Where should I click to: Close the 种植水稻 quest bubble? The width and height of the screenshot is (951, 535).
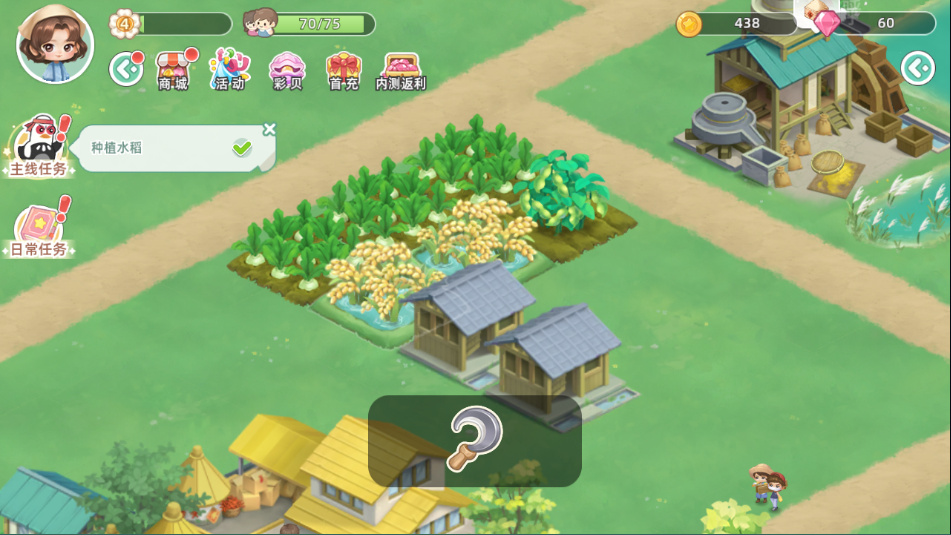coord(269,129)
